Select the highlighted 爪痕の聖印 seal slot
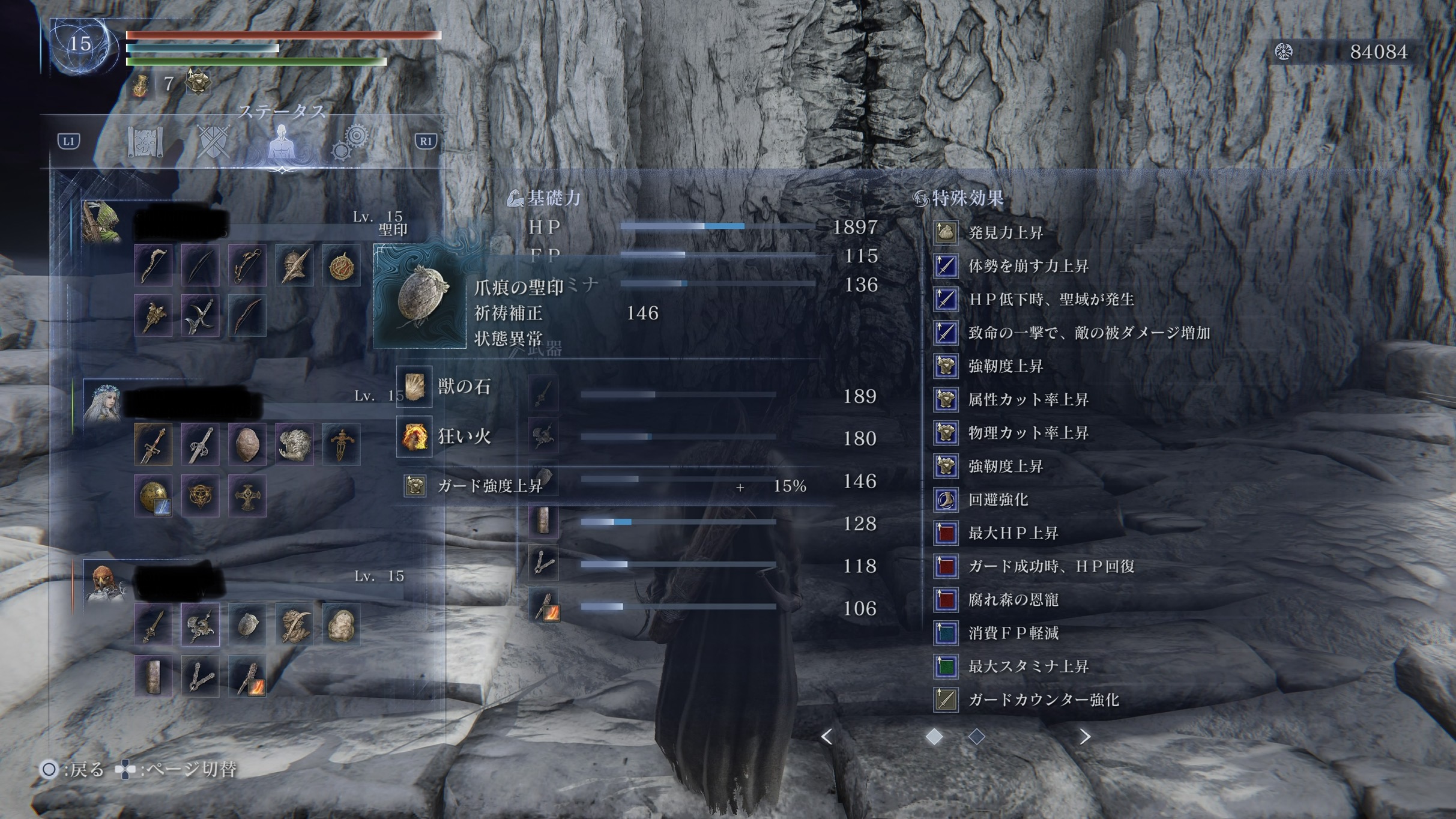The height and width of the screenshot is (819, 1456). click(420, 296)
